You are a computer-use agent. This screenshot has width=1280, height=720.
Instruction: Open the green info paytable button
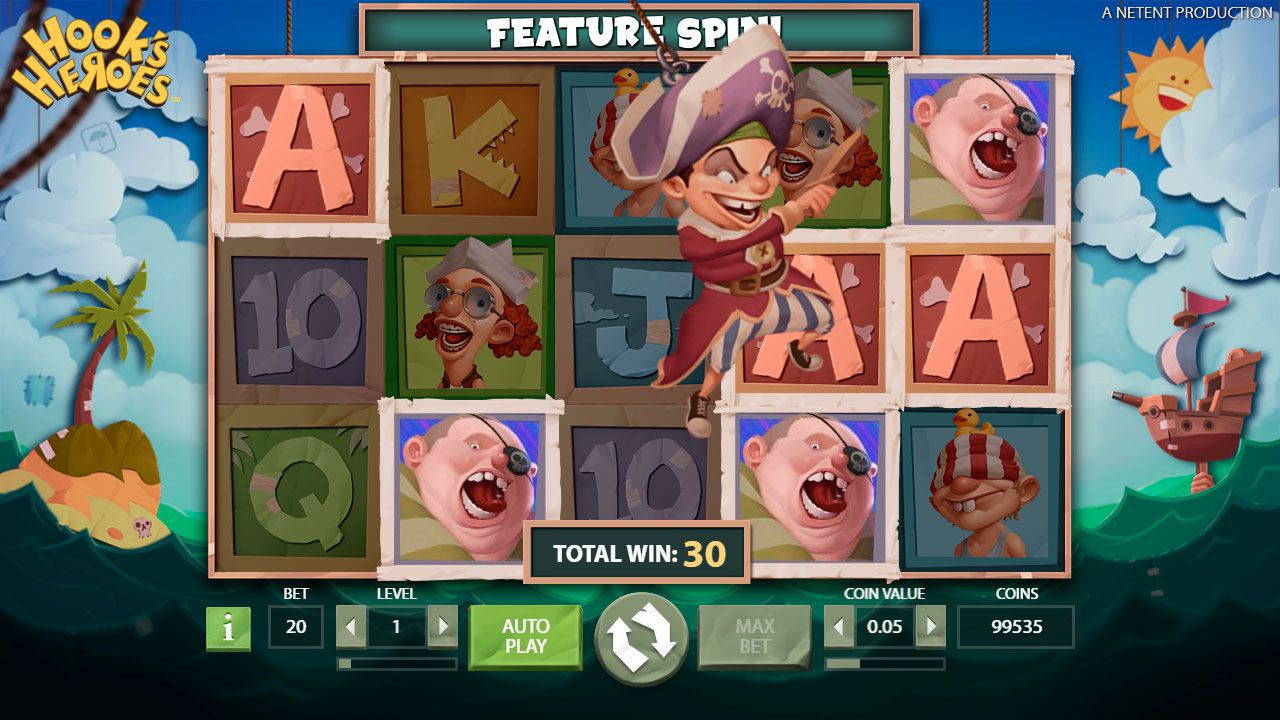point(228,628)
